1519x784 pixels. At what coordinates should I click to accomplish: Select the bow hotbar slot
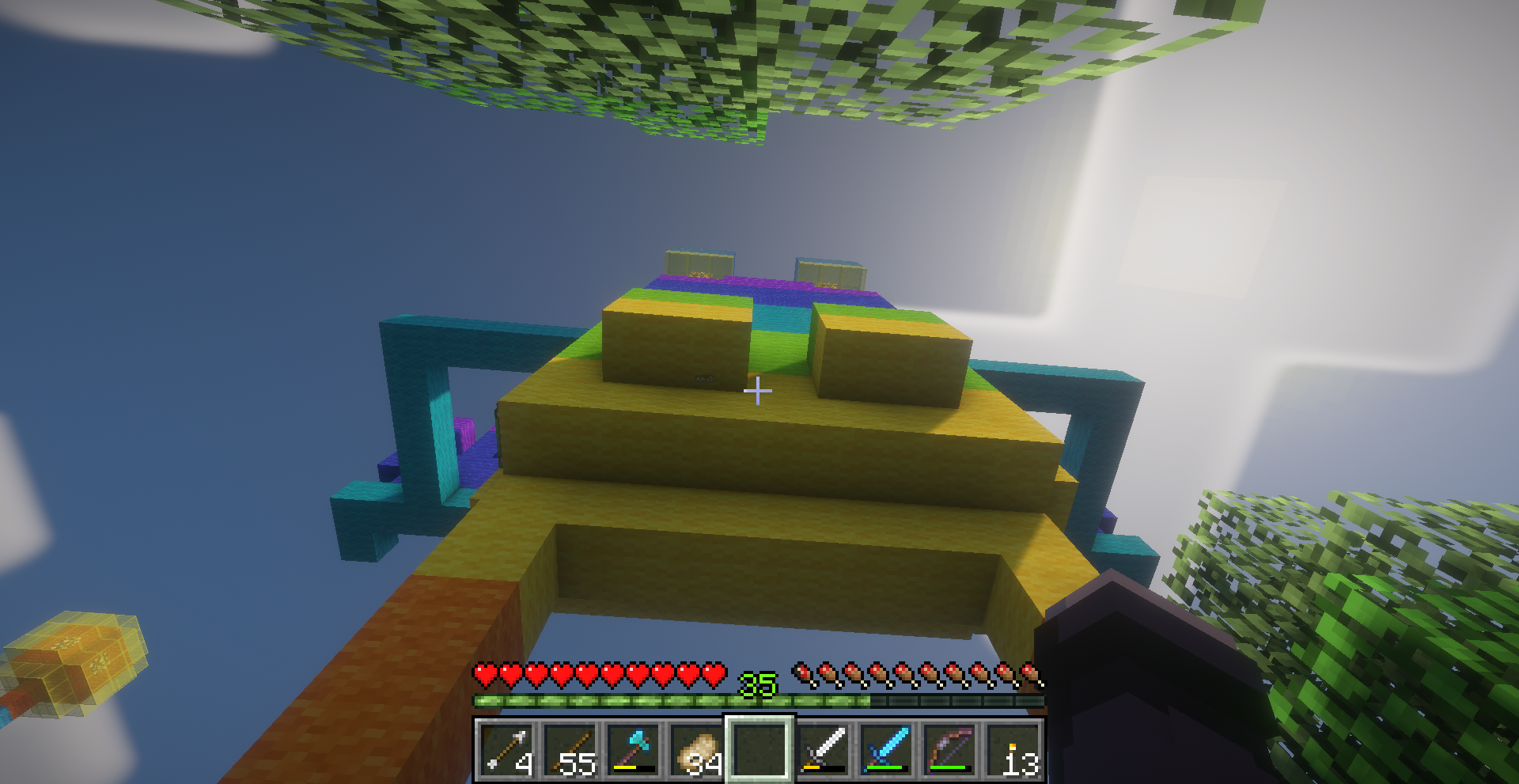(949, 749)
